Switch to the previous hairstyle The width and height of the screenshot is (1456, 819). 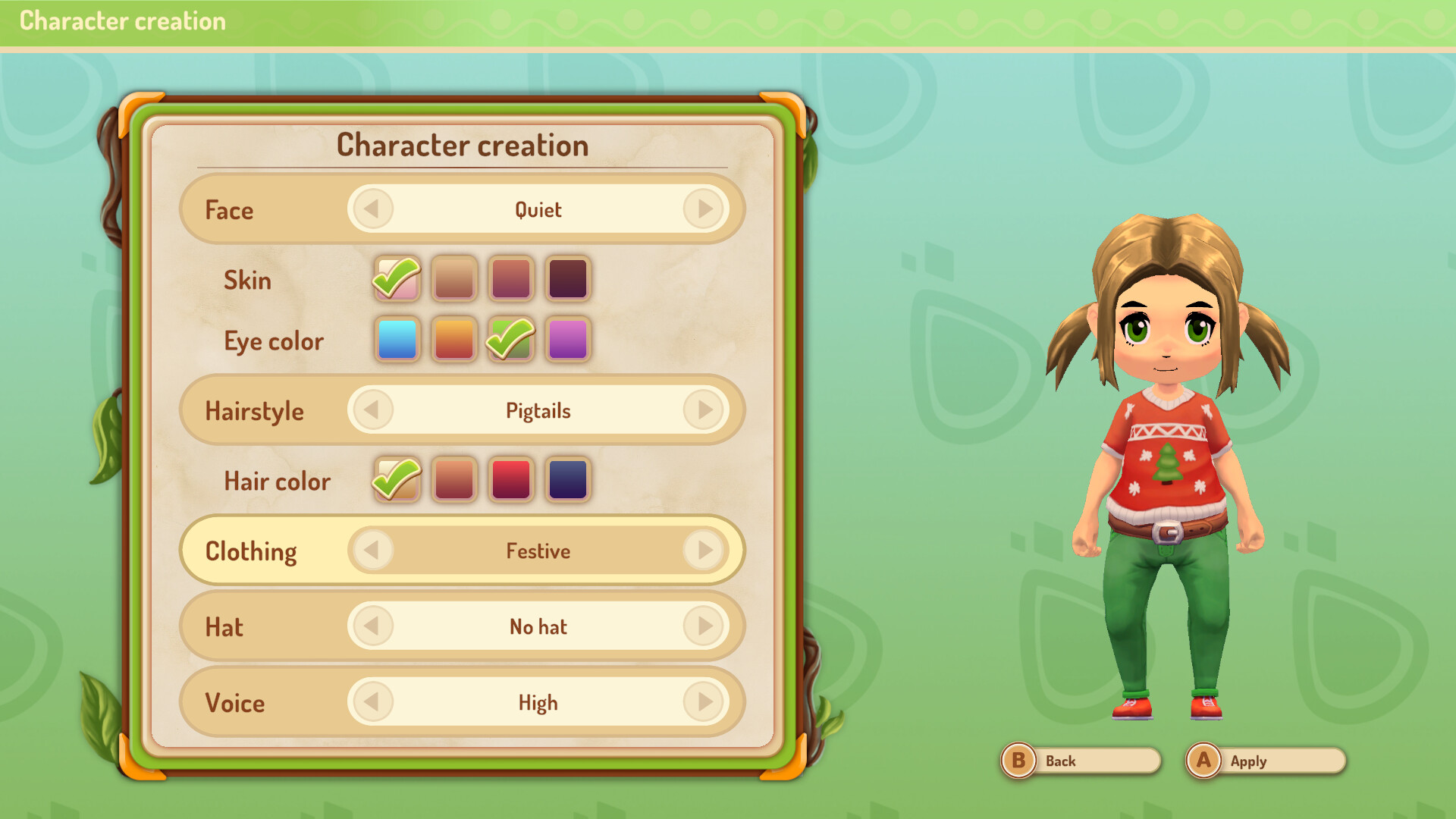(x=371, y=409)
